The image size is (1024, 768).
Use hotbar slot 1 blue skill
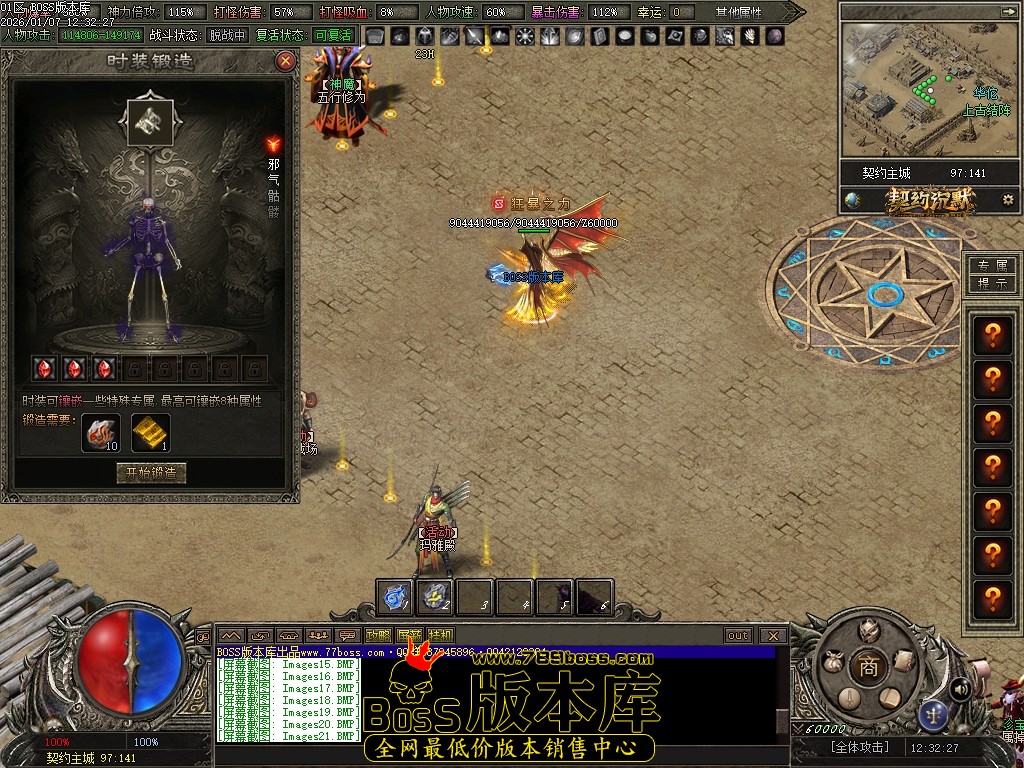(397, 596)
